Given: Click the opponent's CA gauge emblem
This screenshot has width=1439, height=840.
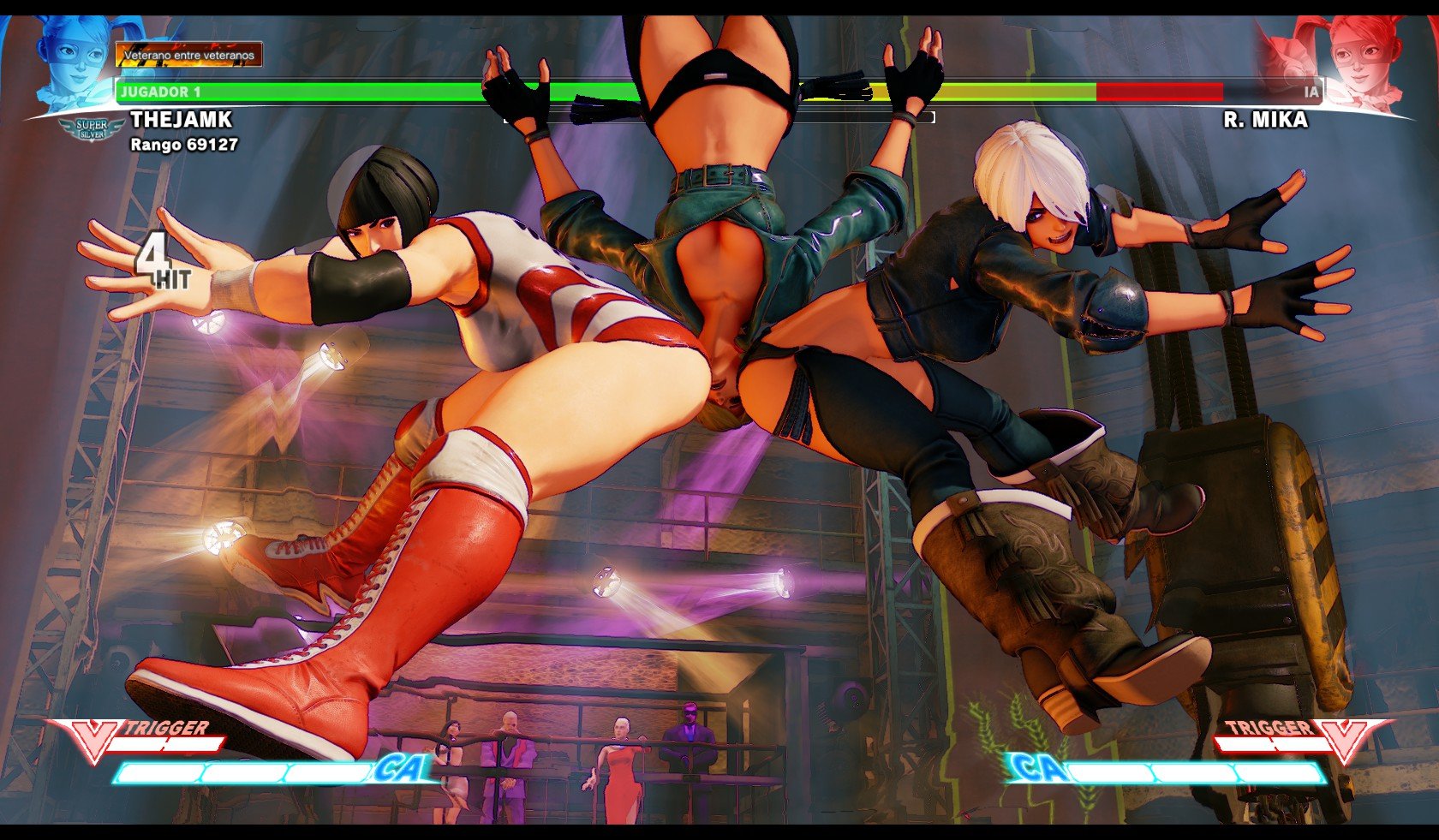Looking at the screenshot, I should tap(1037, 769).
